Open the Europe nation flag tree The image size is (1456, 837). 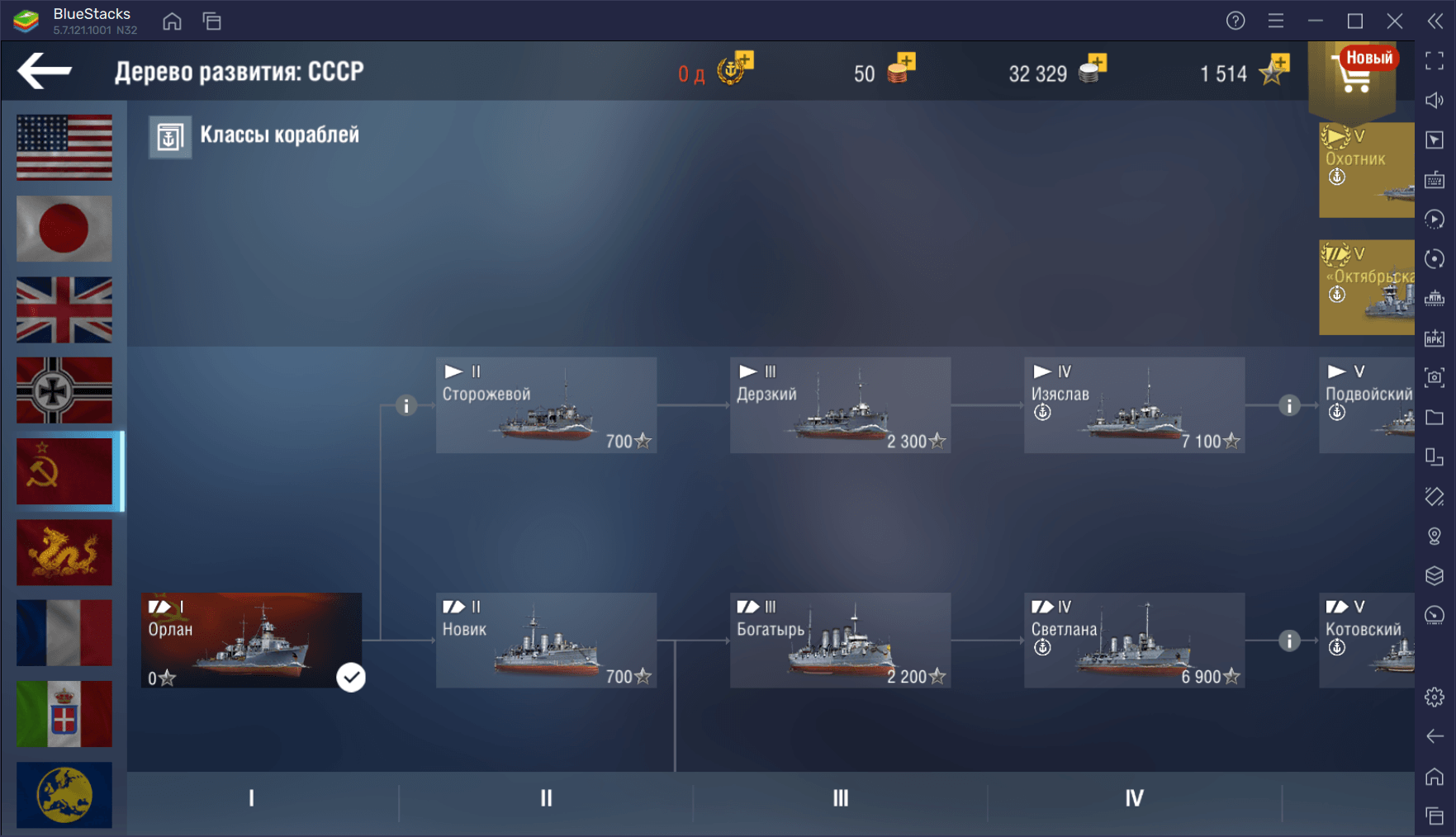pyautogui.click(x=64, y=795)
